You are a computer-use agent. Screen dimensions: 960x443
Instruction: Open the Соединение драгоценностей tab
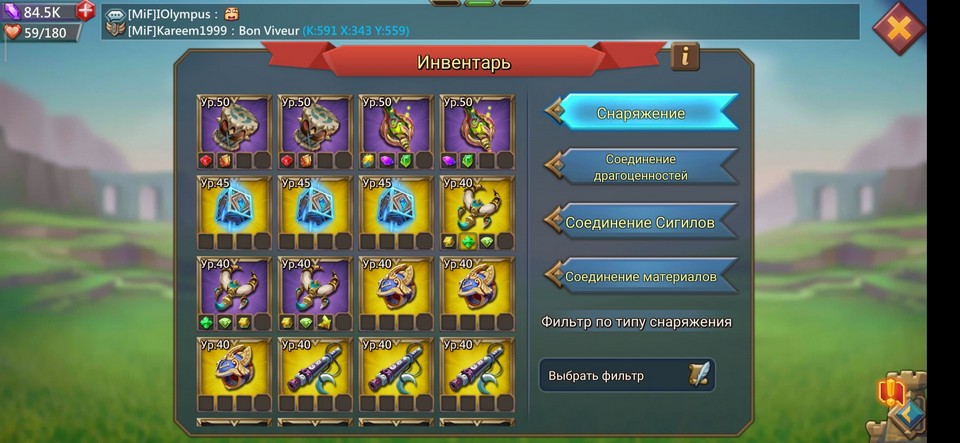(642, 167)
